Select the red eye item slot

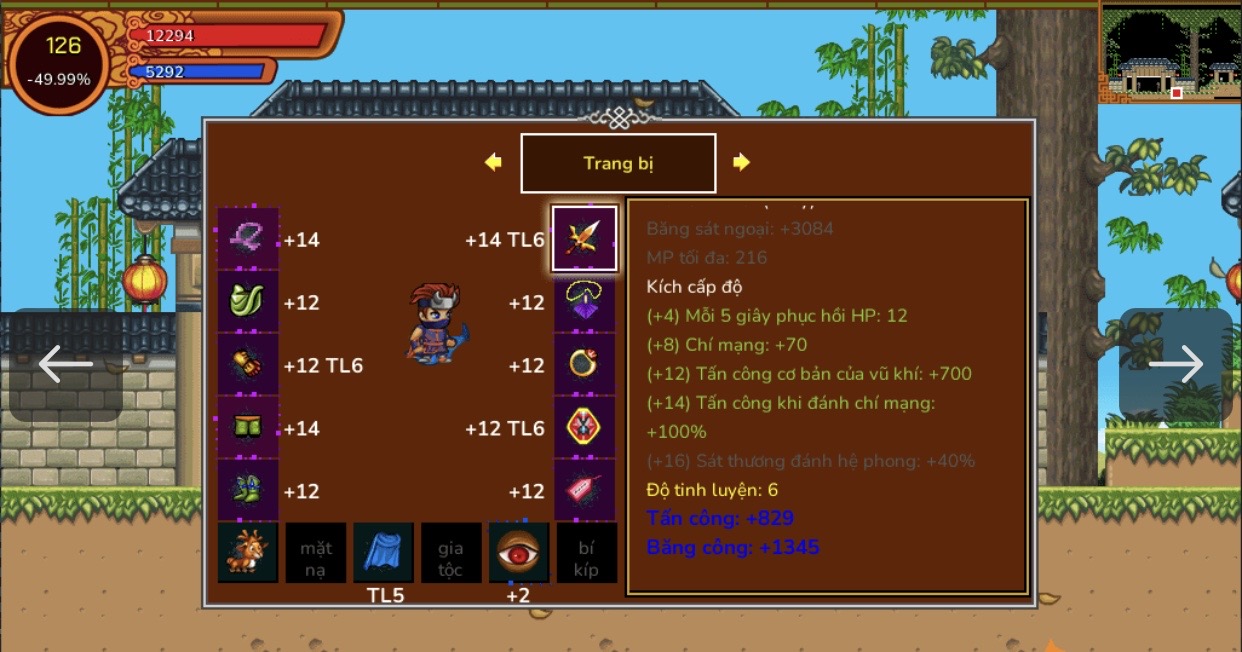click(518, 553)
